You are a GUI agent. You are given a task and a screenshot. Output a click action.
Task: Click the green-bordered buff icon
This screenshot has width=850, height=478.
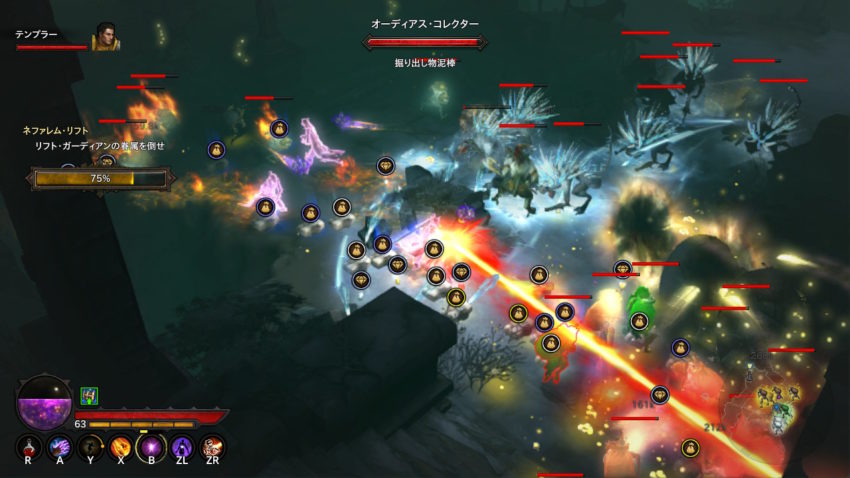pos(88,396)
